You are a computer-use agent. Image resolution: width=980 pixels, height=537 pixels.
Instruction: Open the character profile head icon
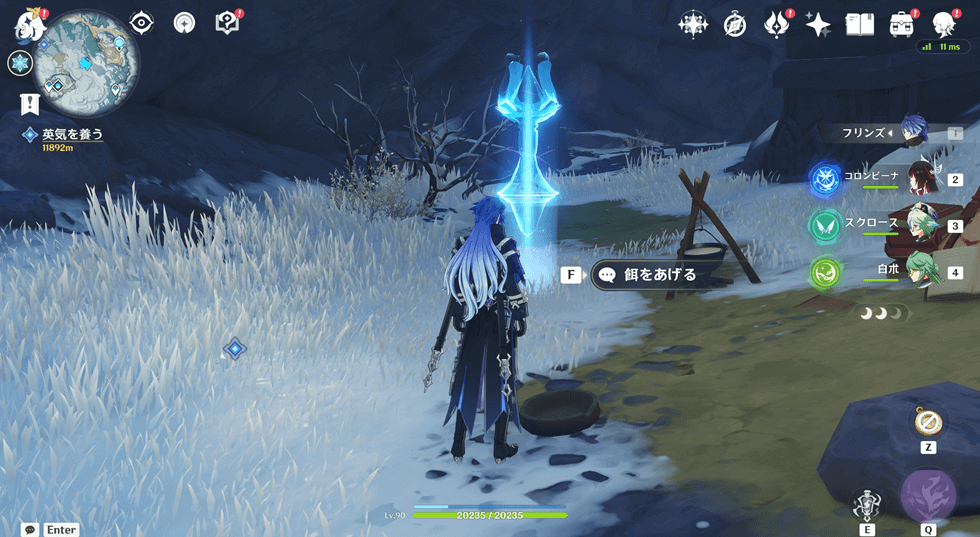(x=943, y=25)
